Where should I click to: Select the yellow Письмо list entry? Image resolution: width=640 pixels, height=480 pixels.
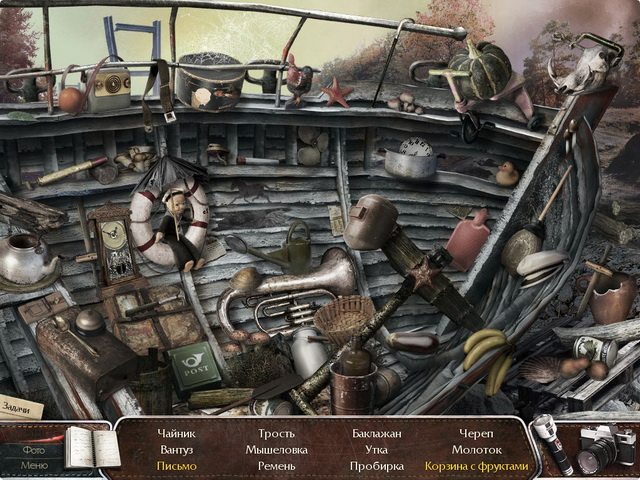click(177, 466)
